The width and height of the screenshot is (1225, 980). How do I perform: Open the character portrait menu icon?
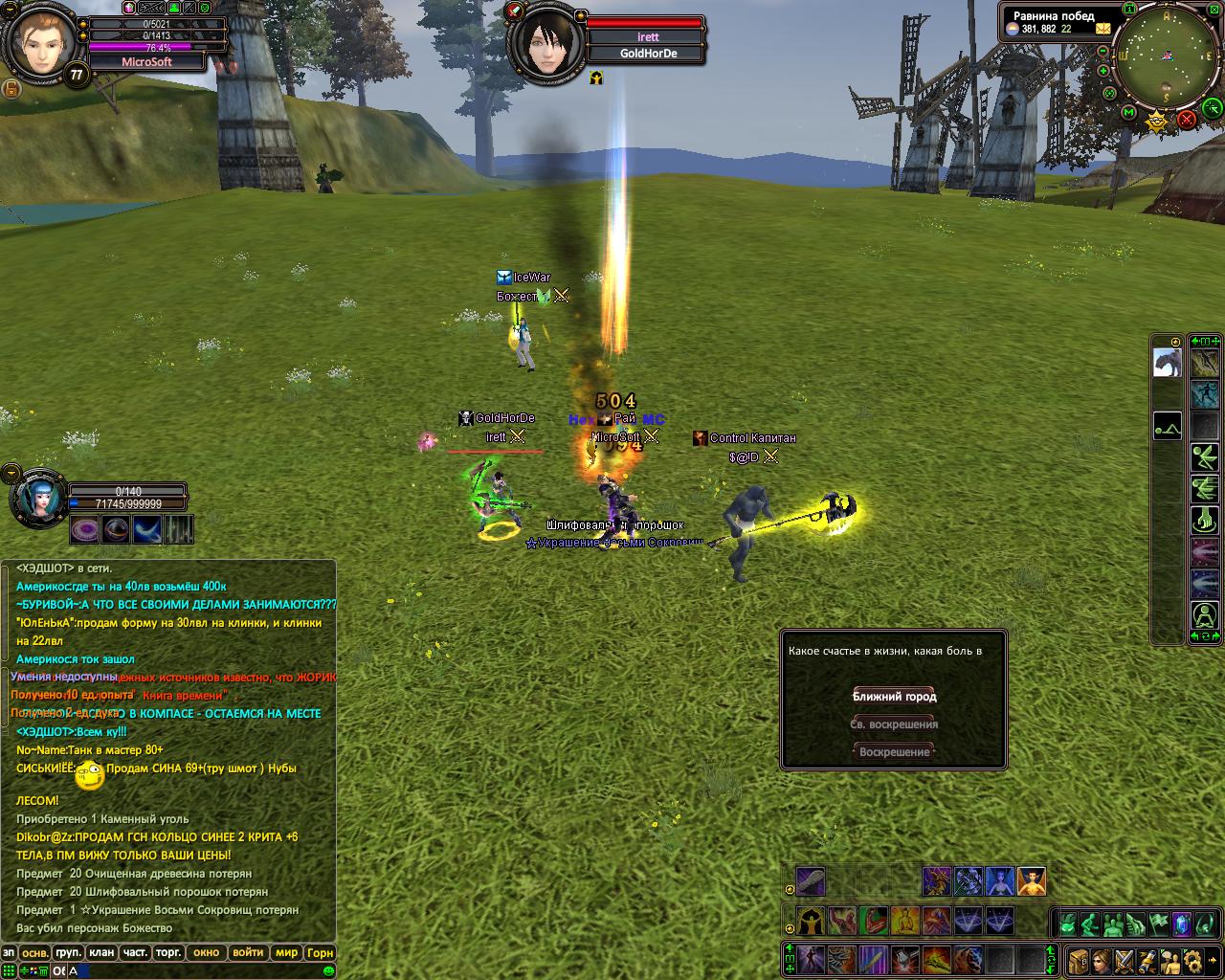coord(1101,960)
